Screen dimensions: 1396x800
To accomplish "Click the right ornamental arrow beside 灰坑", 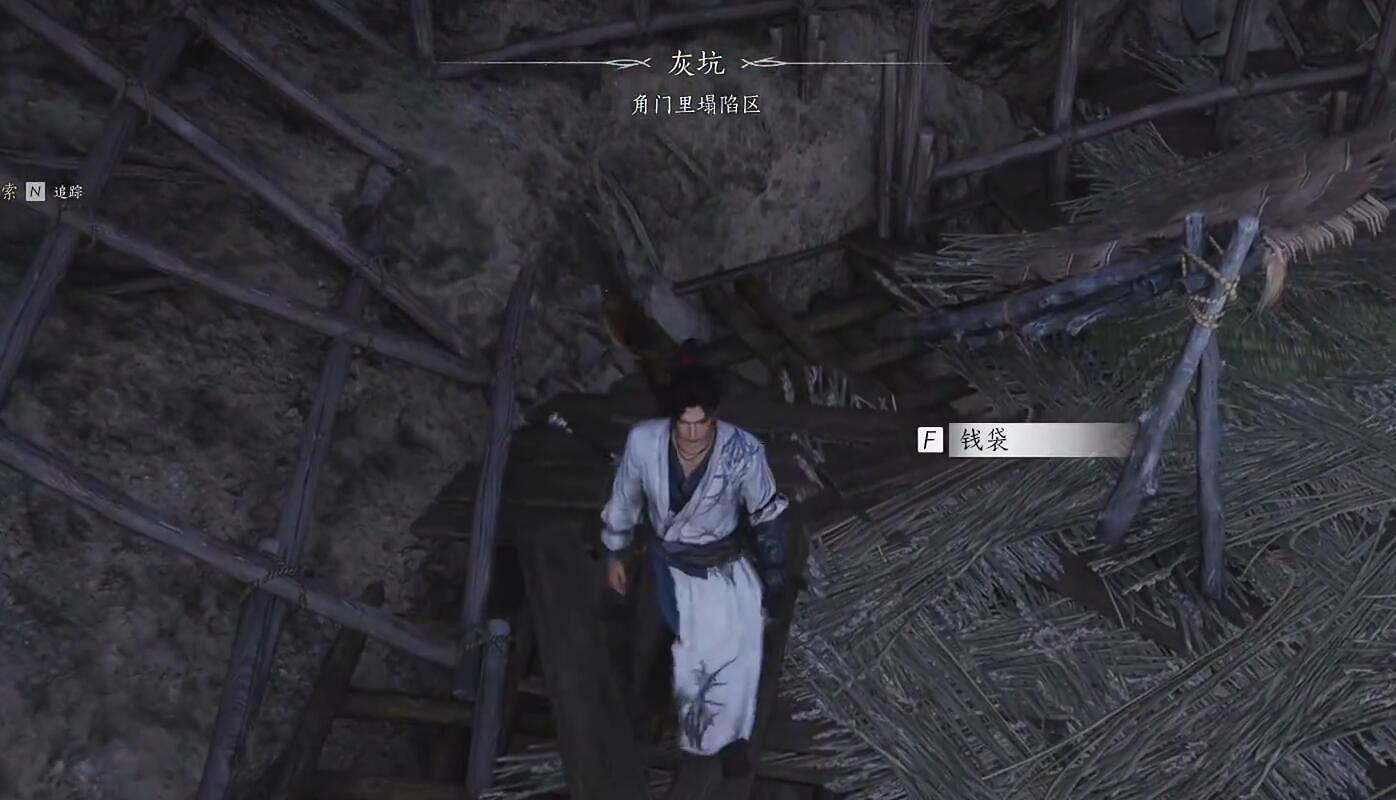I will click(766, 62).
